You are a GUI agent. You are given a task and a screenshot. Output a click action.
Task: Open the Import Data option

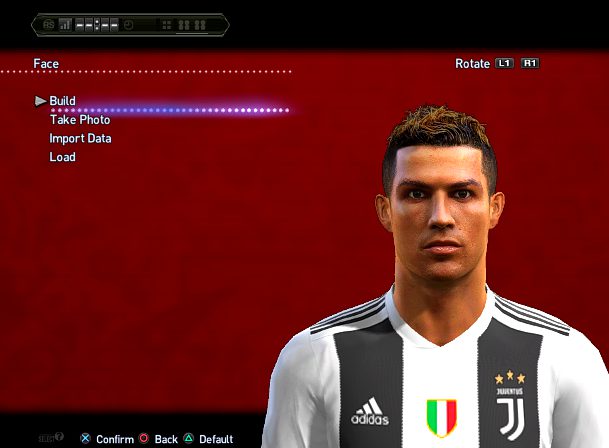(x=80, y=139)
